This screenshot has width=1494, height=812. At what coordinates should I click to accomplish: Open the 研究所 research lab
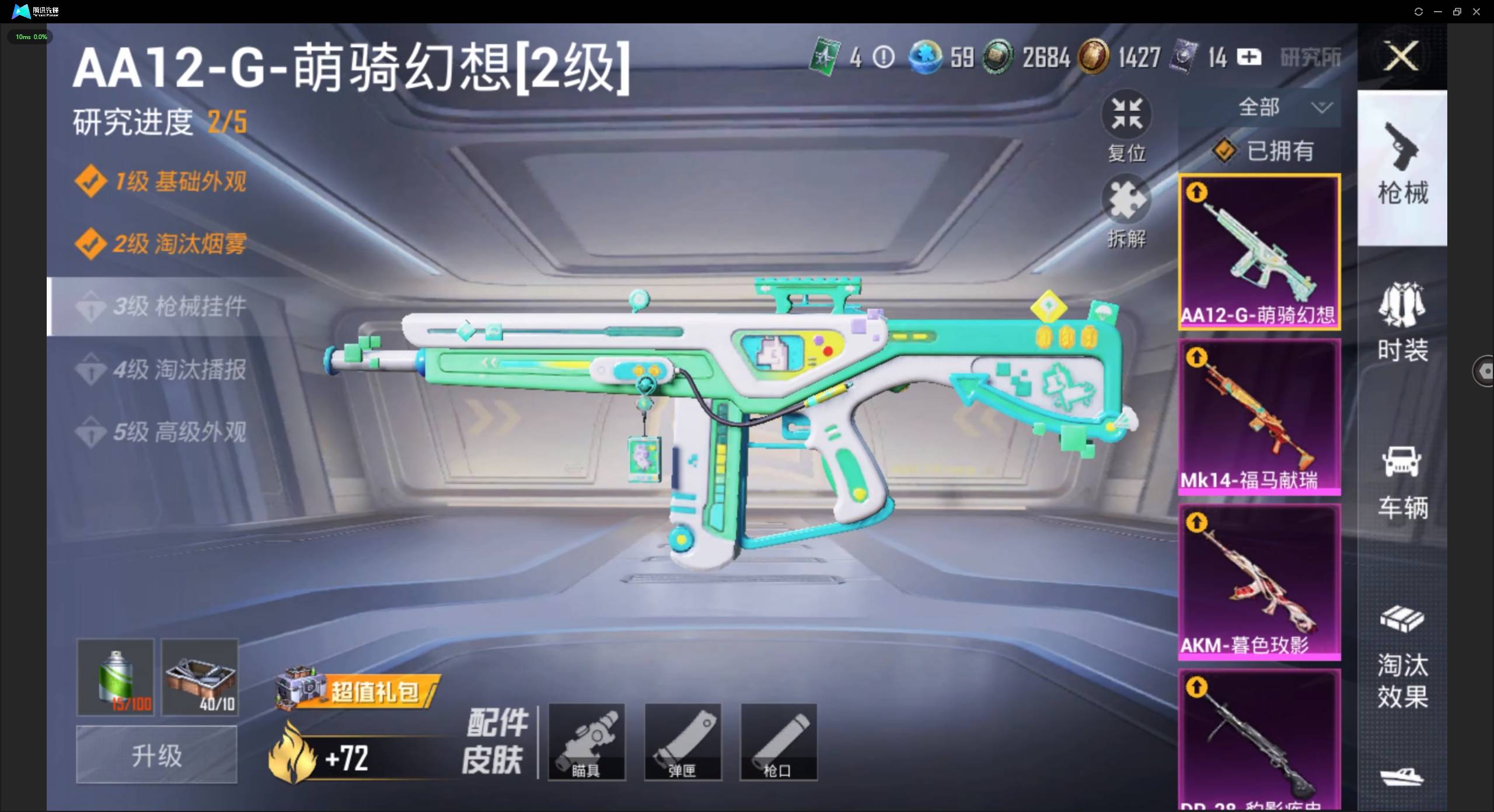click(x=1309, y=57)
